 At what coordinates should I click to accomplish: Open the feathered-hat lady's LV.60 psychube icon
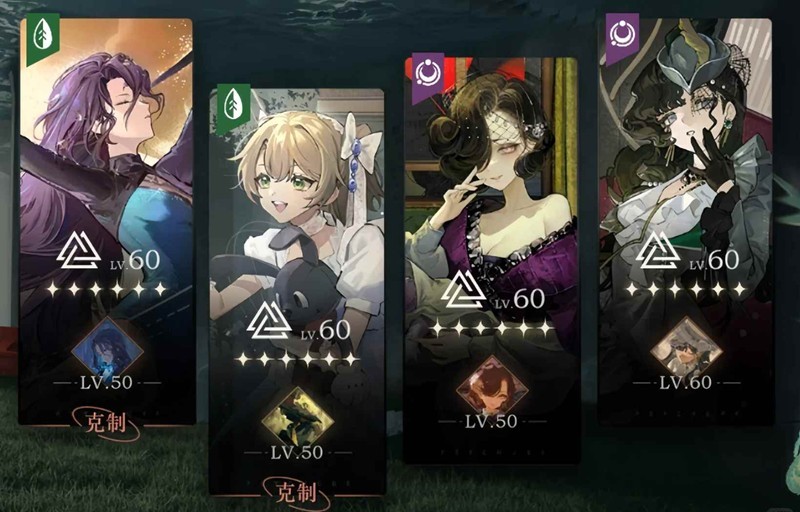pyautogui.click(x=685, y=347)
